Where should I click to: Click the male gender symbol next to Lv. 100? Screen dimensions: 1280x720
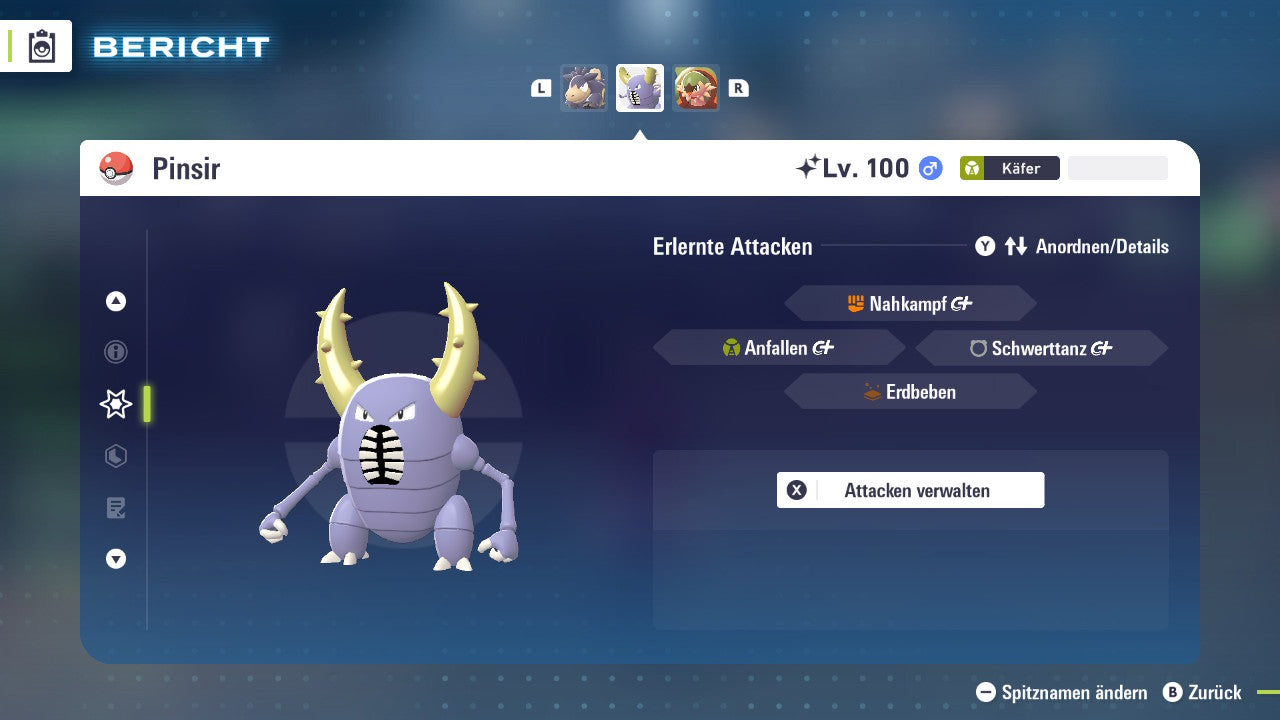point(930,168)
